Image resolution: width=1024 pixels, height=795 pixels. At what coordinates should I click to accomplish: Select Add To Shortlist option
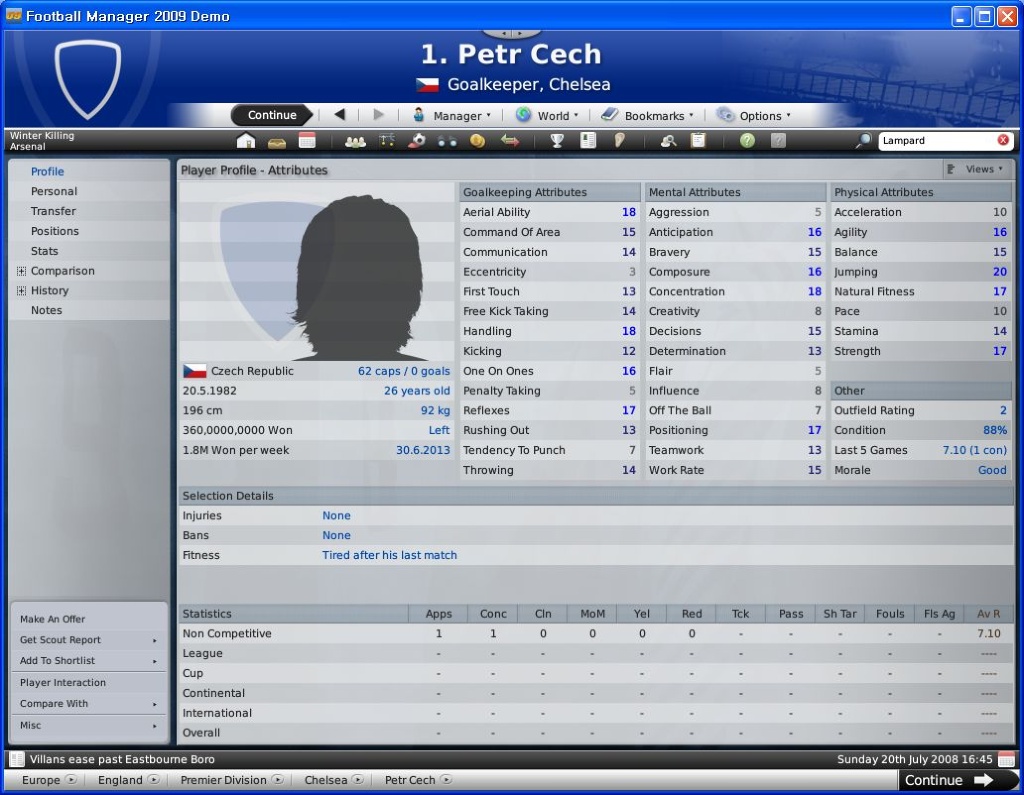(x=88, y=661)
